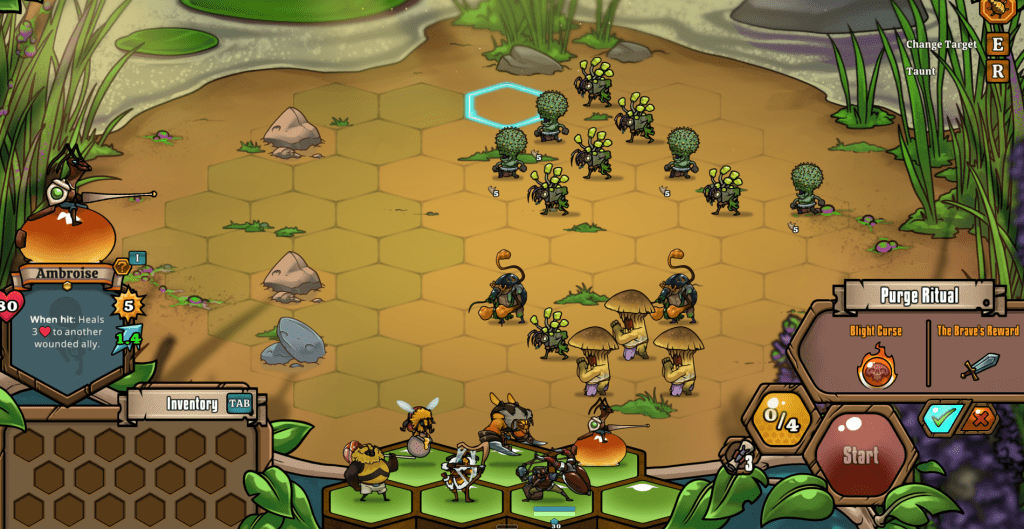Inspect the Blight Curse flaming skull icon
The height and width of the screenshot is (529, 1024).
(x=876, y=367)
